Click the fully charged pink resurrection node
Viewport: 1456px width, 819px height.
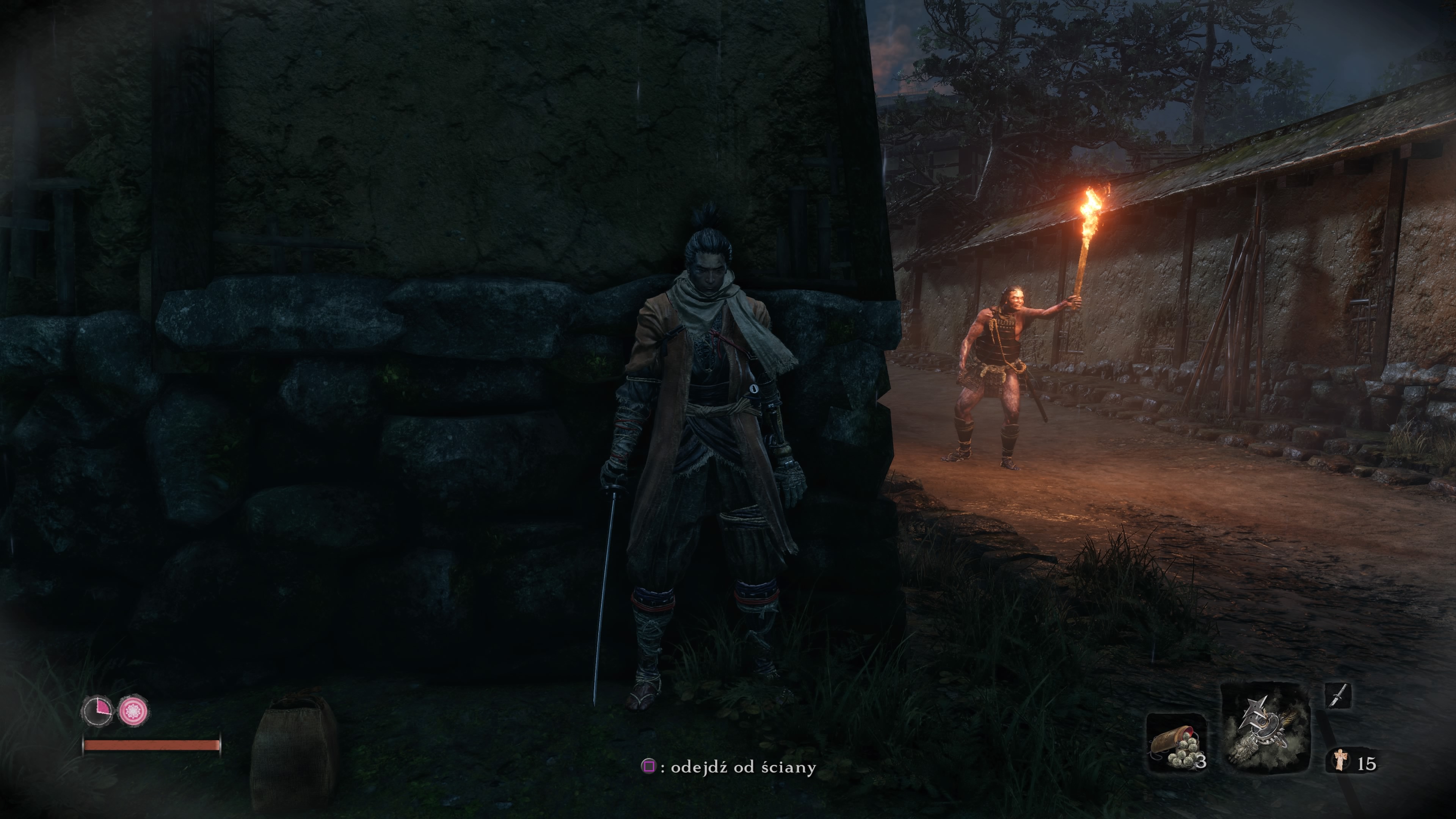coord(134,711)
